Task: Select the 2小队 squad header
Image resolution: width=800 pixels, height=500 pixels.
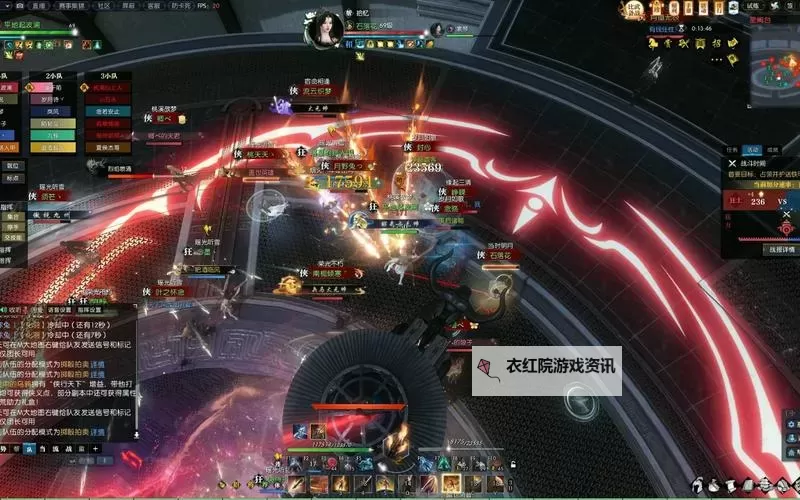Action: point(53,75)
